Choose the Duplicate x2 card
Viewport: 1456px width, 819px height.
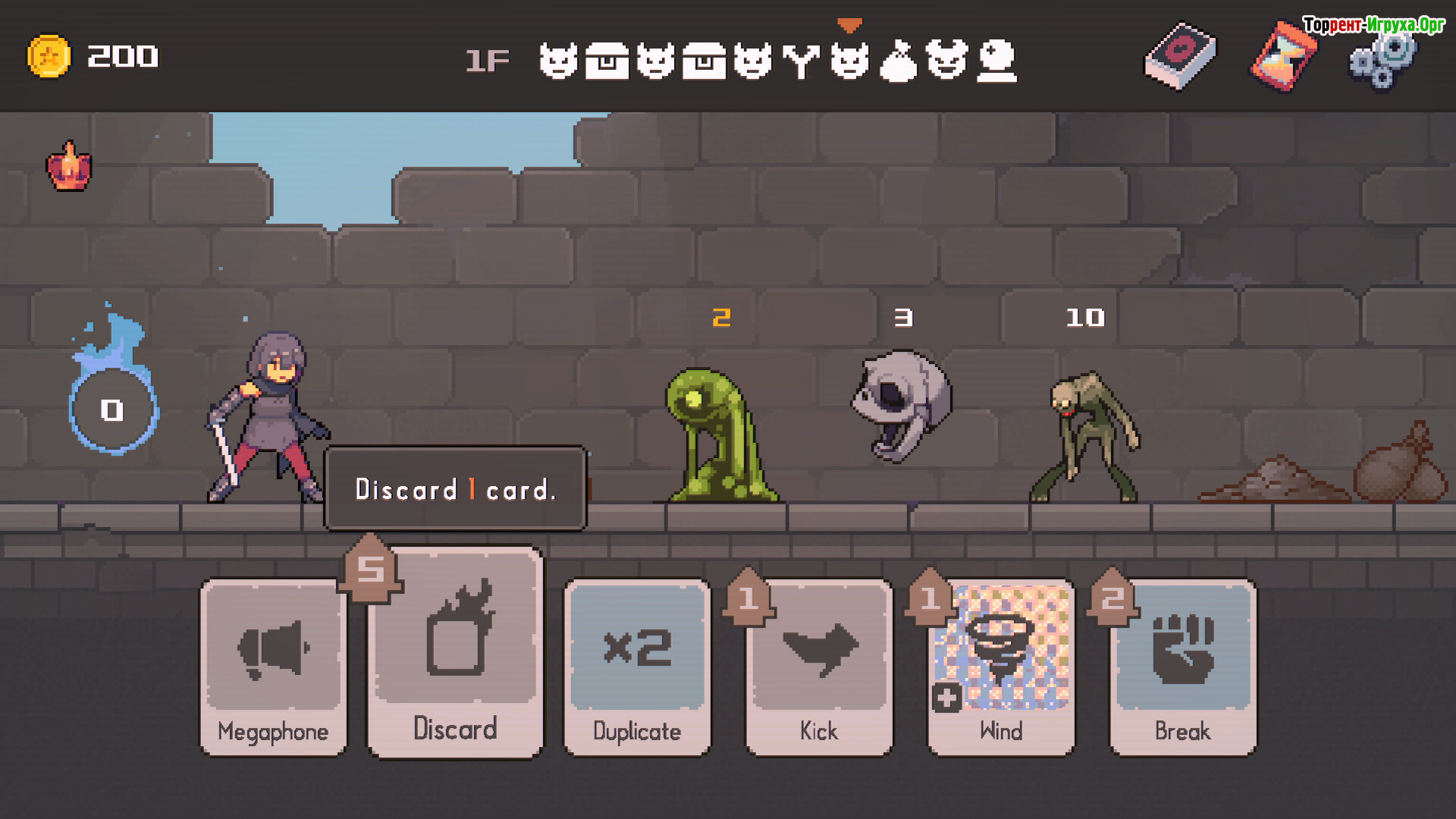click(x=637, y=667)
